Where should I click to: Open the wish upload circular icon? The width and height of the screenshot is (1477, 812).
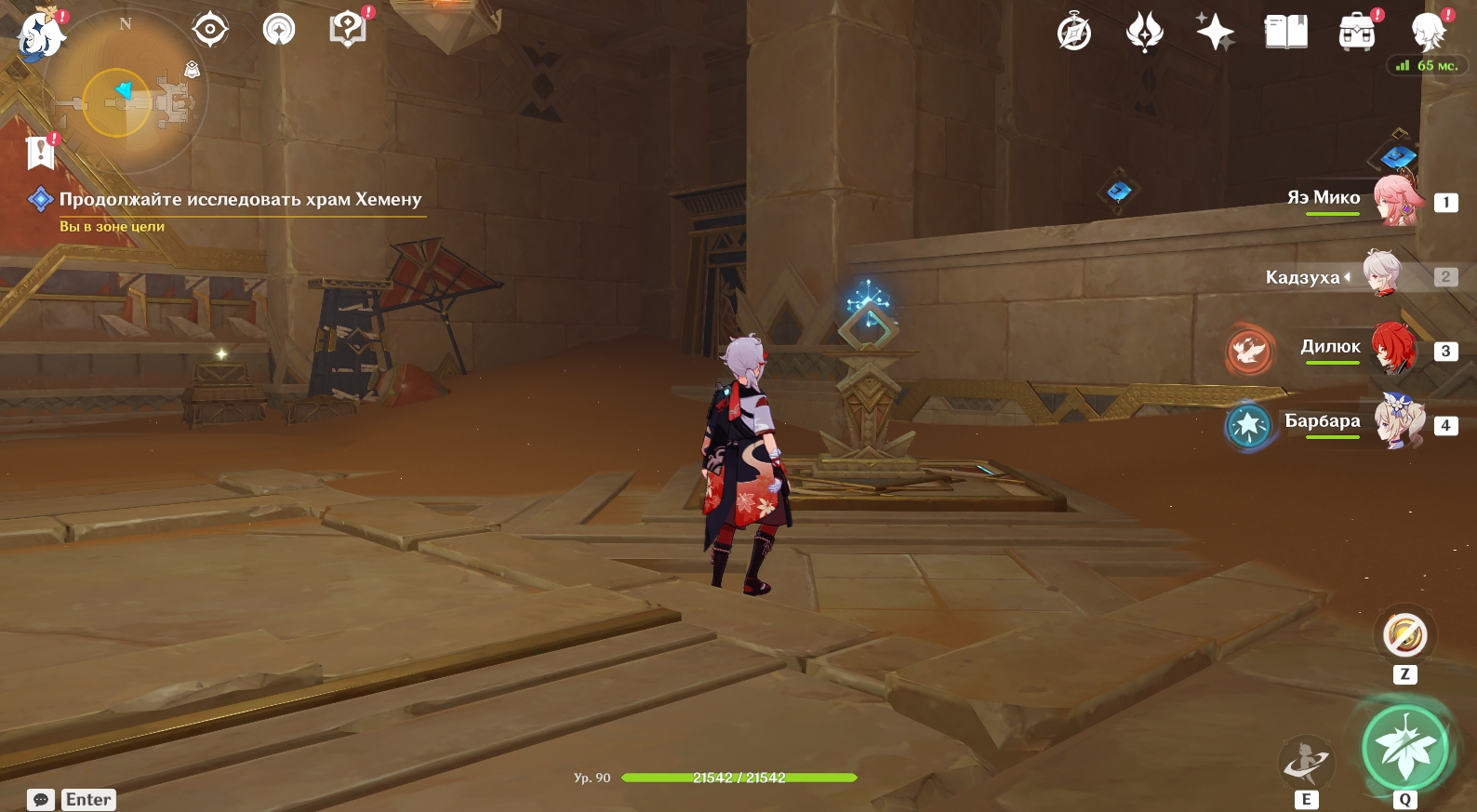pos(279,30)
